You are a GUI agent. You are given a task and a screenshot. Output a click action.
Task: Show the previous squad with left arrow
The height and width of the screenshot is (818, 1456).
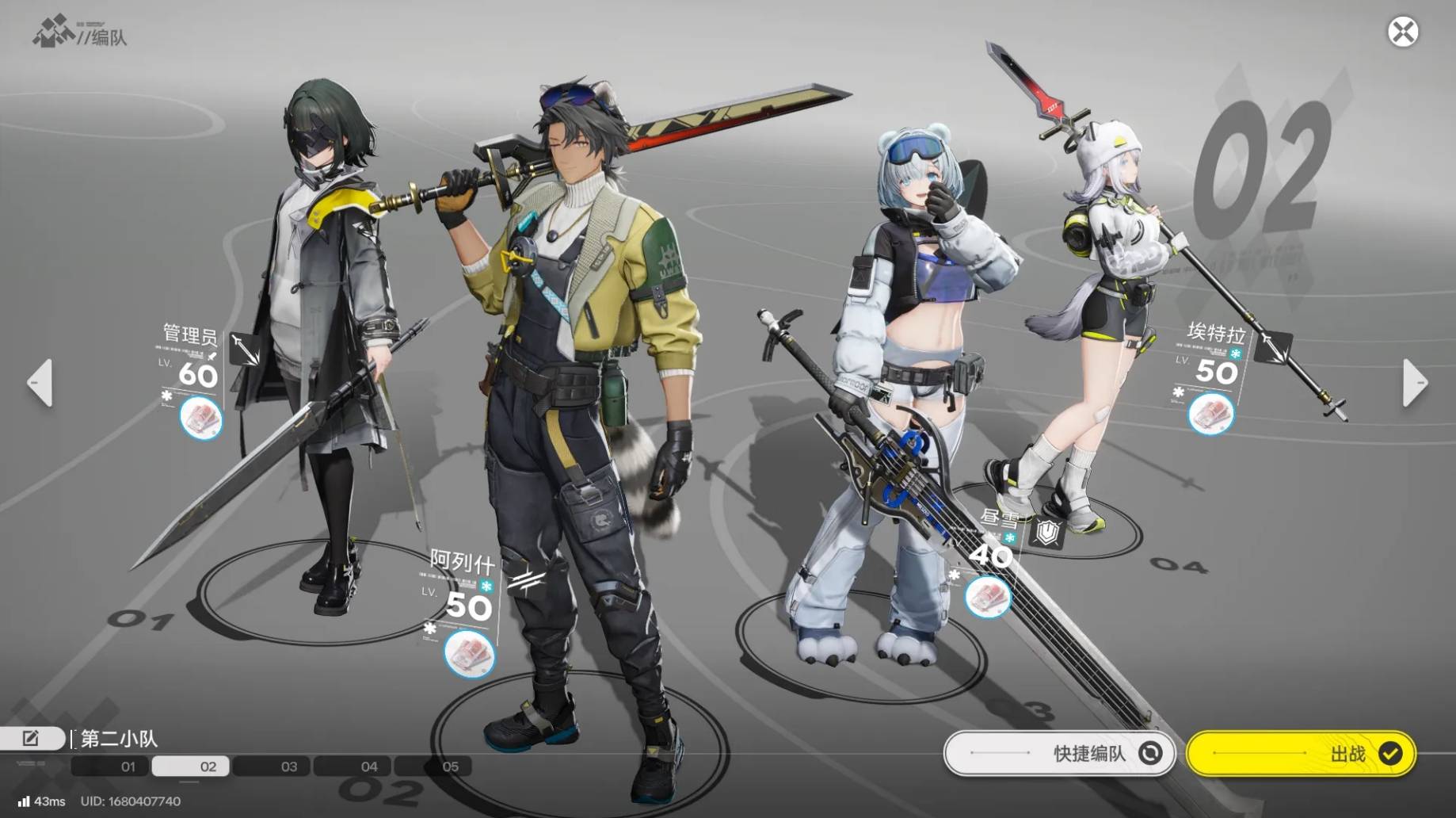(40, 383)
